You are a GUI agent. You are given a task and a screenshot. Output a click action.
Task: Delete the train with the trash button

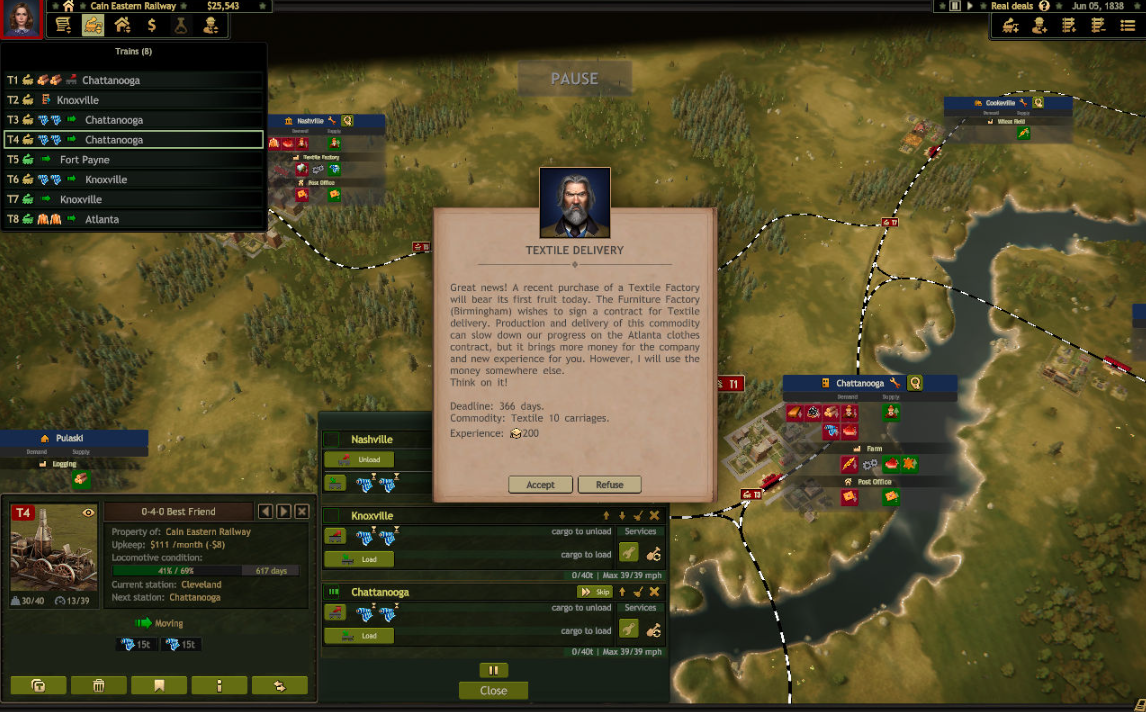[x=99, y=685]
